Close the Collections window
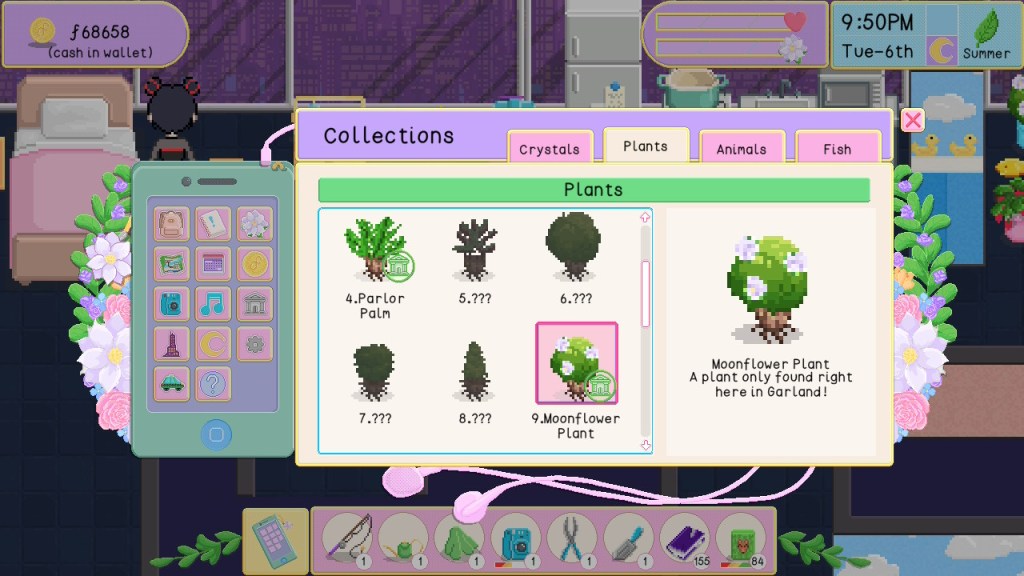Screen dimensions: 1024x576 (x=912, y=121)
